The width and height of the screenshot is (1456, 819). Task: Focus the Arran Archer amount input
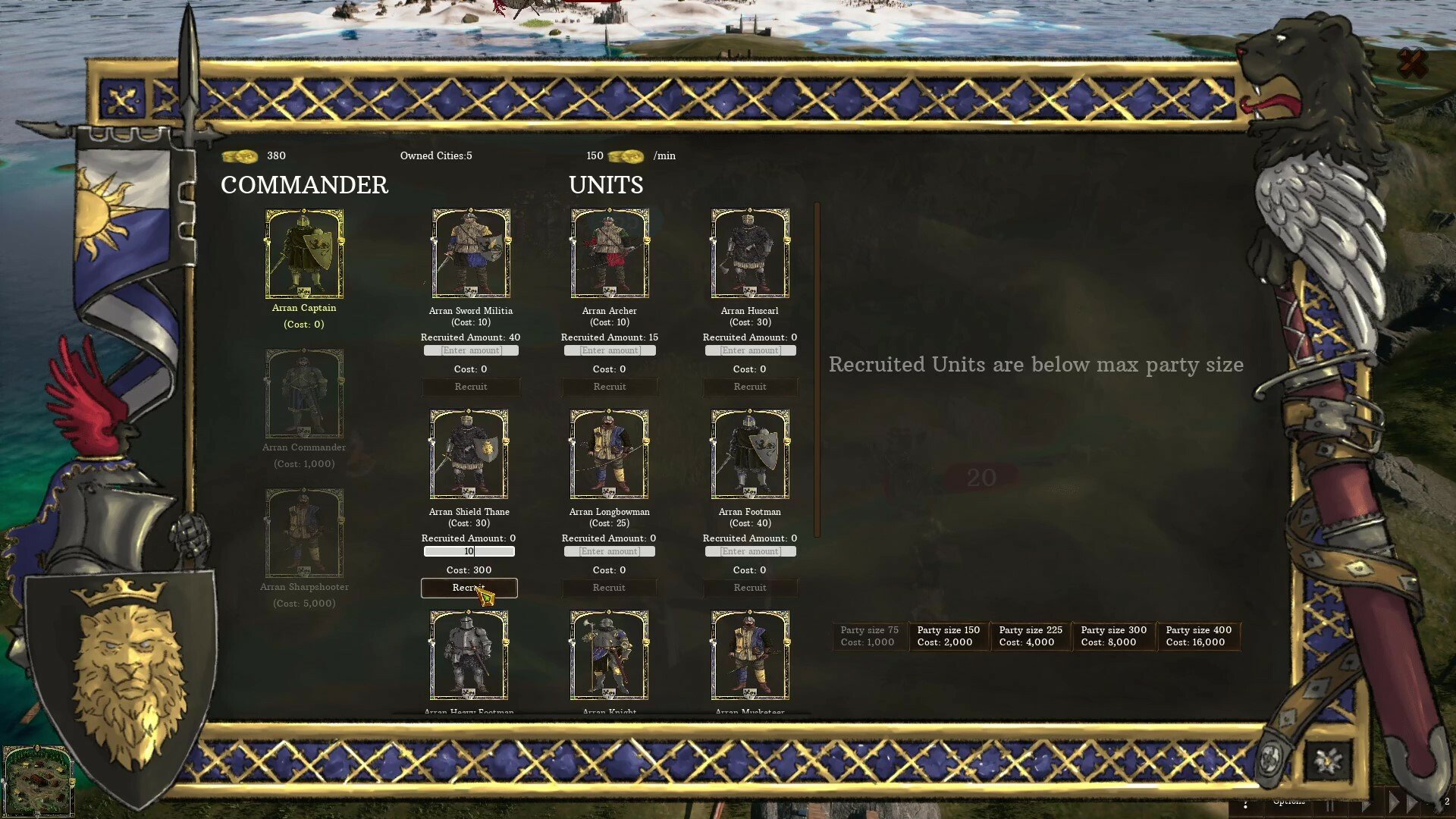pyautogui.click(x=610, y=350)
